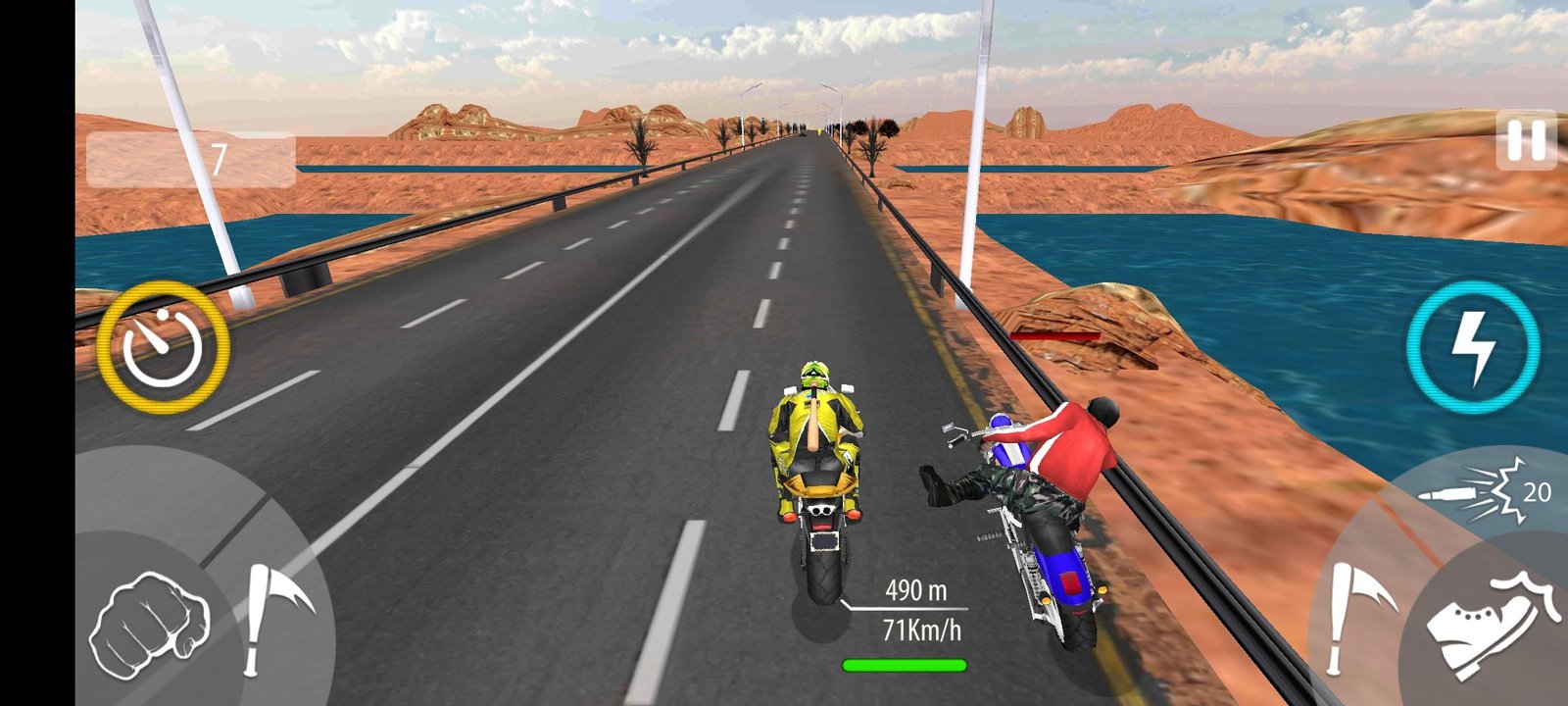Viewport: 1568px width, 706px height.
Task: Pause the game
Action: (1526, 141)
